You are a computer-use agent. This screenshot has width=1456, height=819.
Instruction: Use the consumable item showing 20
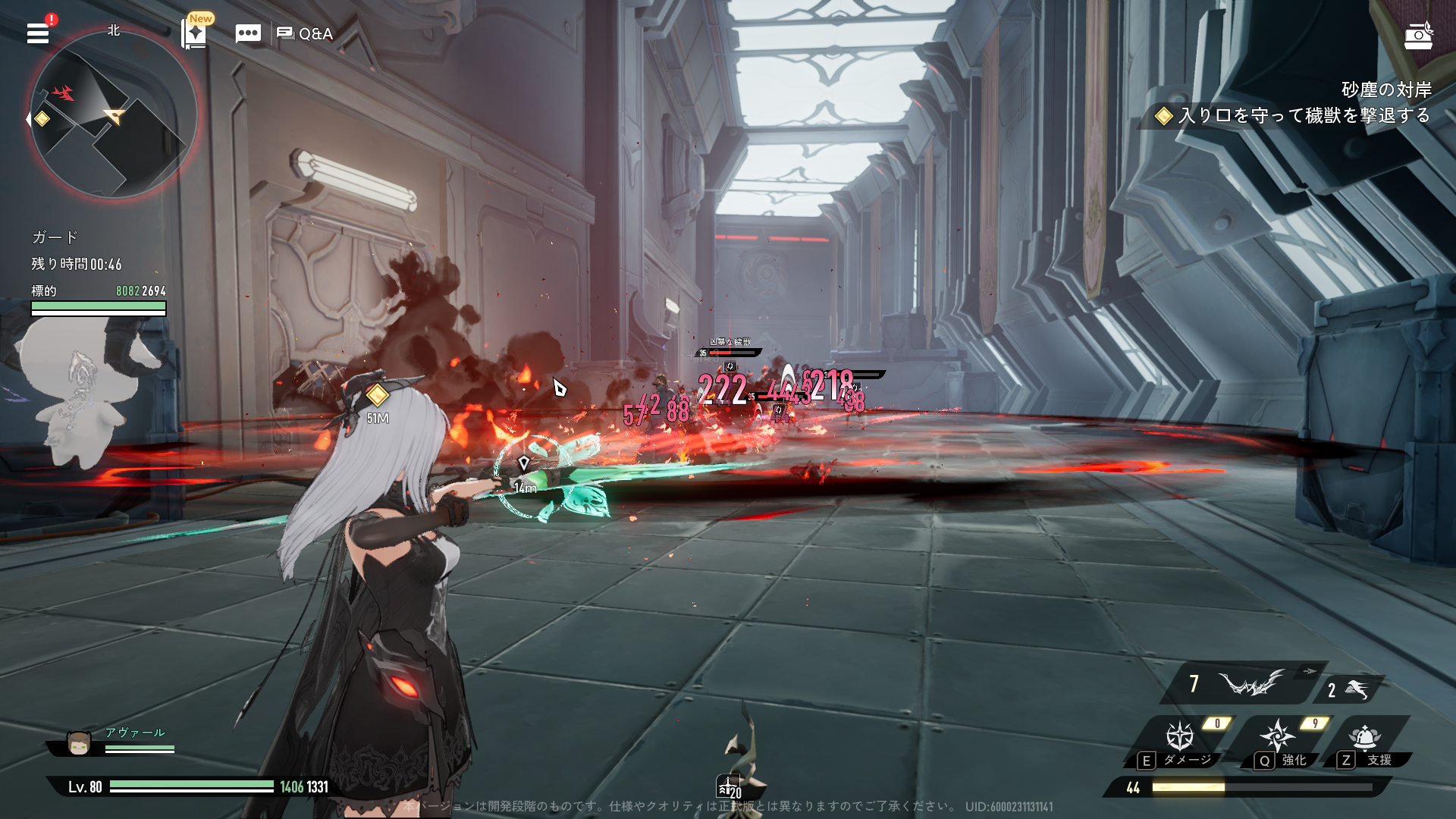[728, 787]
